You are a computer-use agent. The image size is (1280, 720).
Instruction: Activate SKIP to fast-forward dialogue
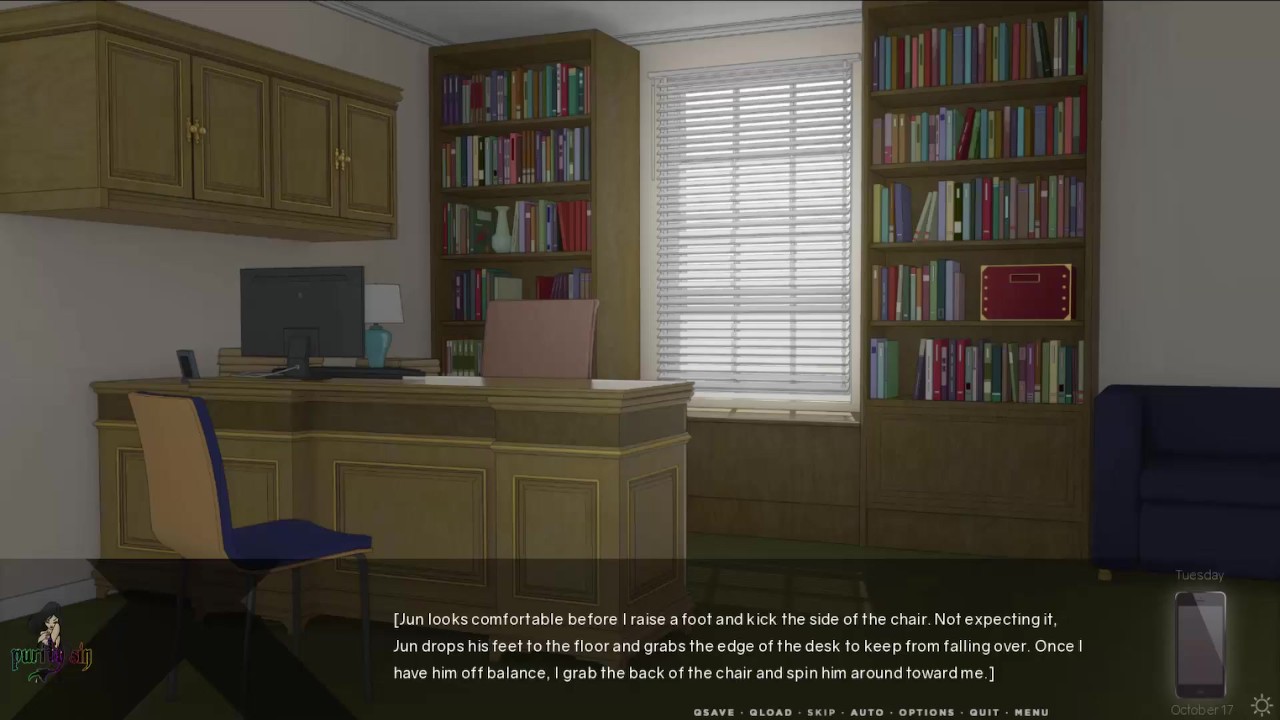(821, 712)
